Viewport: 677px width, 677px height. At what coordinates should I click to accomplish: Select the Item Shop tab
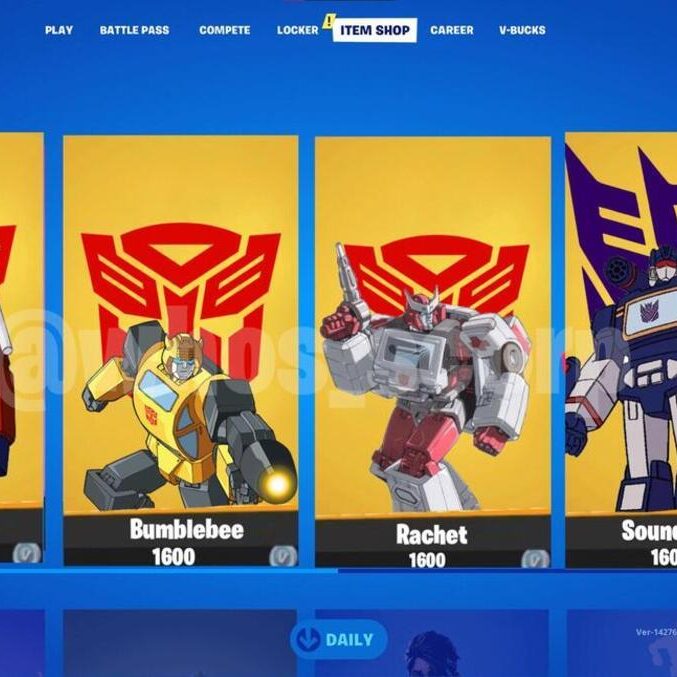point(375,30)
